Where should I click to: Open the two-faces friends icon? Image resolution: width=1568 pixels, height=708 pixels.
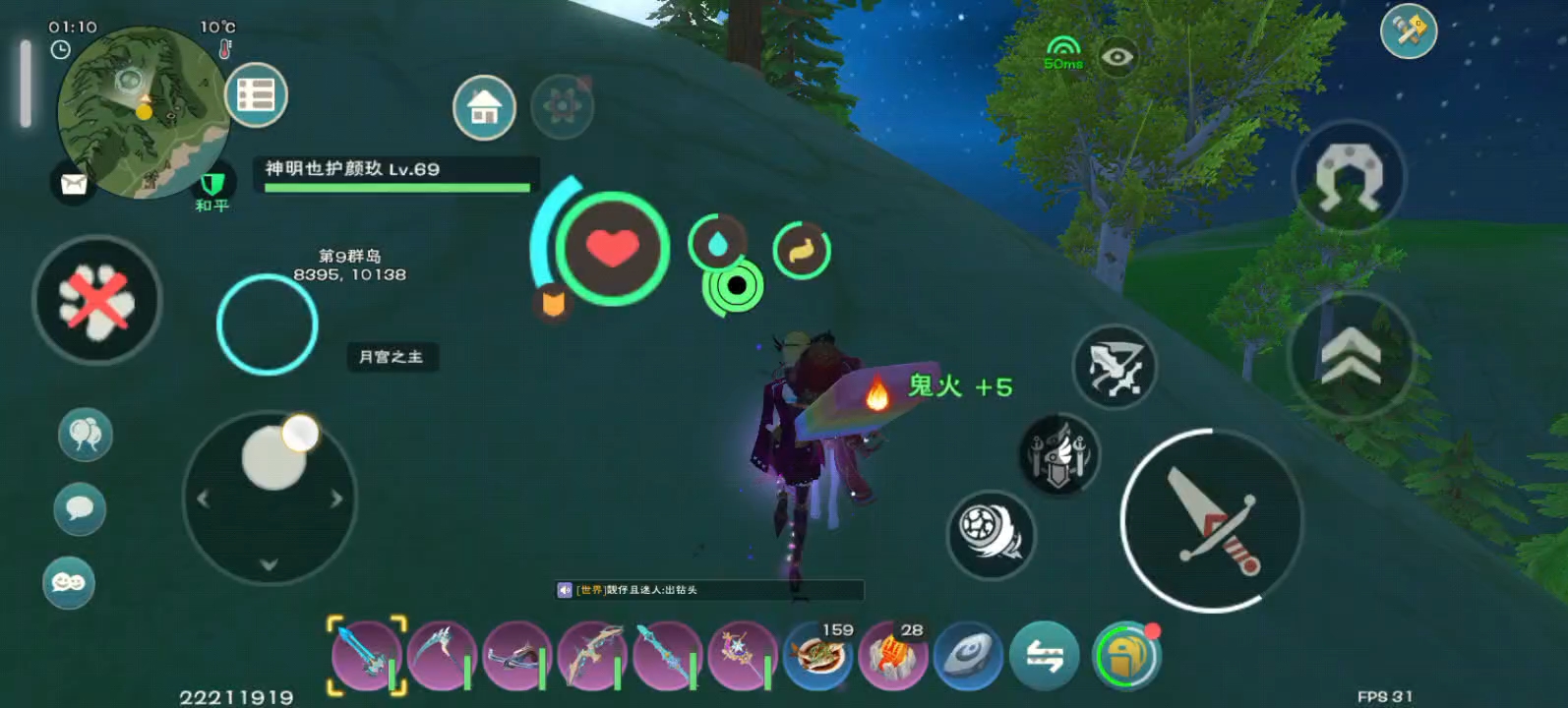coord(69,582)
